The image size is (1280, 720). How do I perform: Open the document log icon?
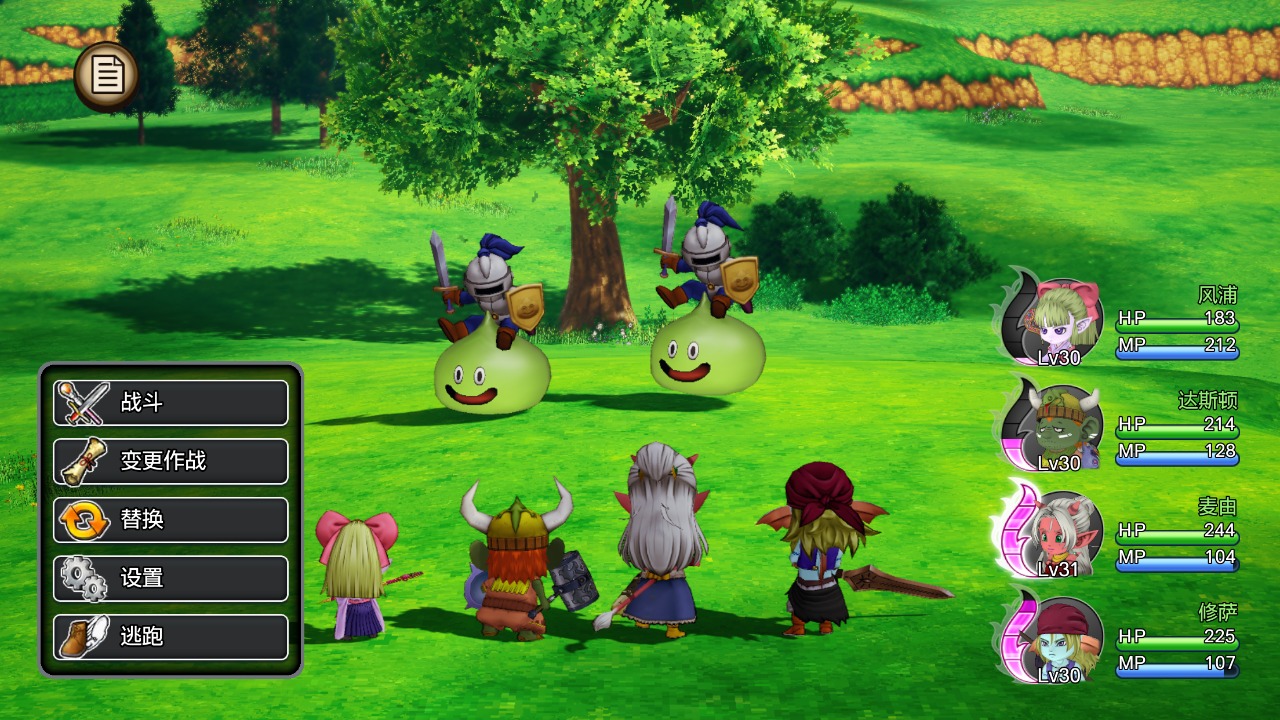click(x=106, y=76)
